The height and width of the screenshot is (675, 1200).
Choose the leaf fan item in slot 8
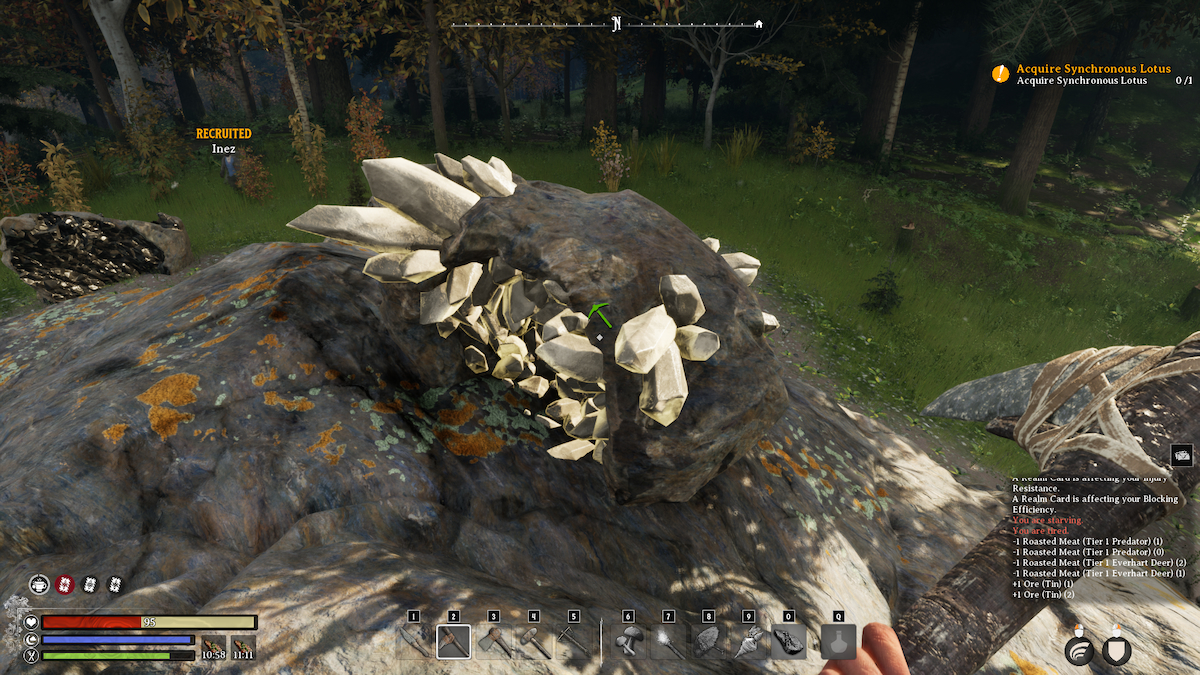pyautogui.click(x=708, y=641)
